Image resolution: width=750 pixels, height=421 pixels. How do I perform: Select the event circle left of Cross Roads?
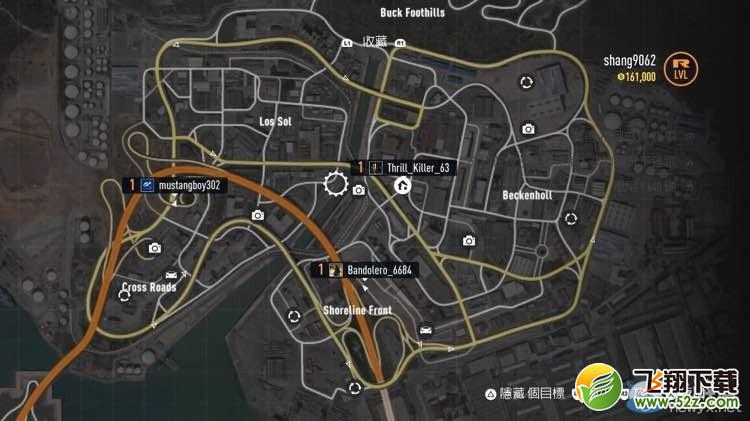coord(124,296)
